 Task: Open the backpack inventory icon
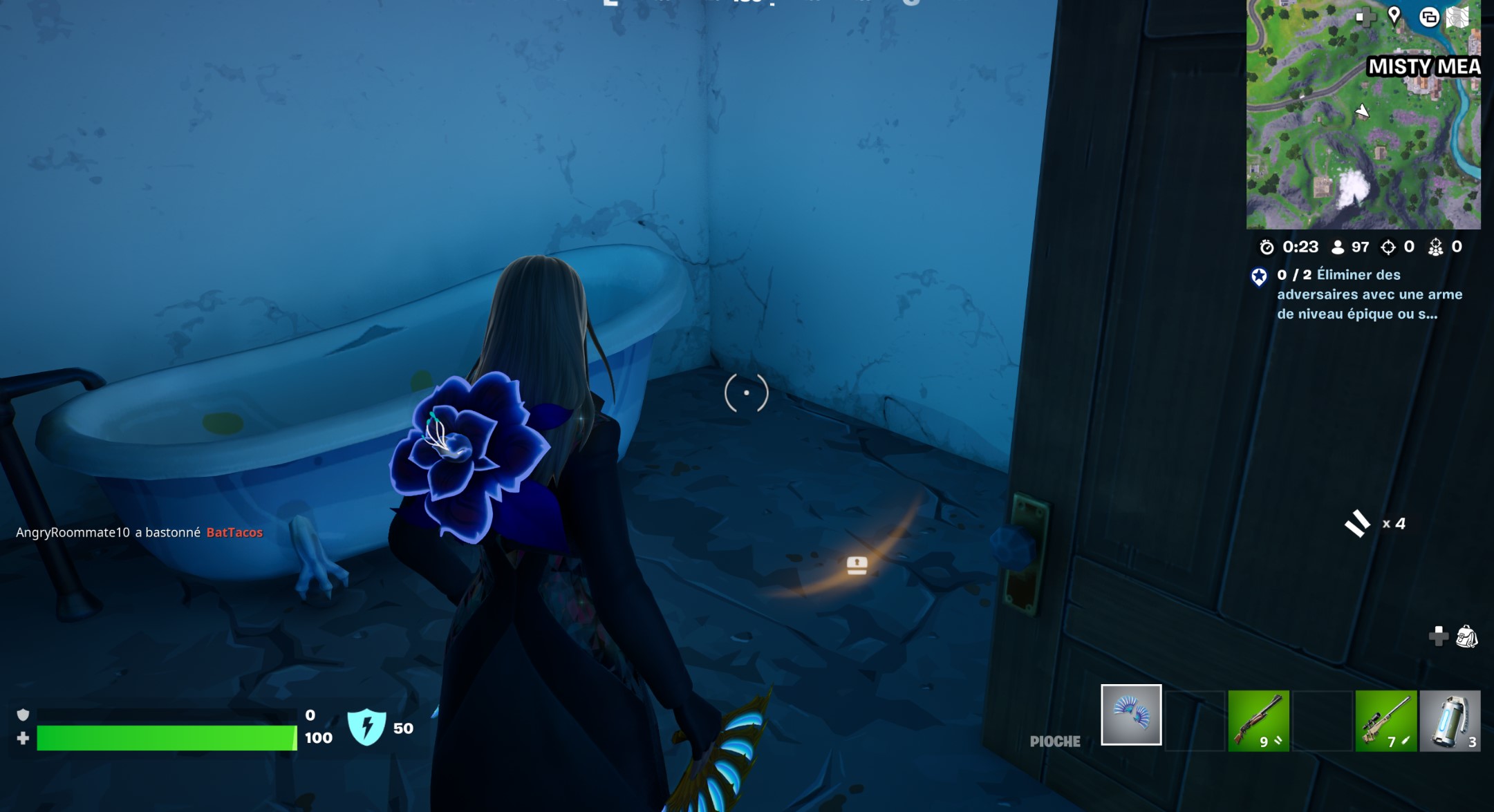[1466, 636]
